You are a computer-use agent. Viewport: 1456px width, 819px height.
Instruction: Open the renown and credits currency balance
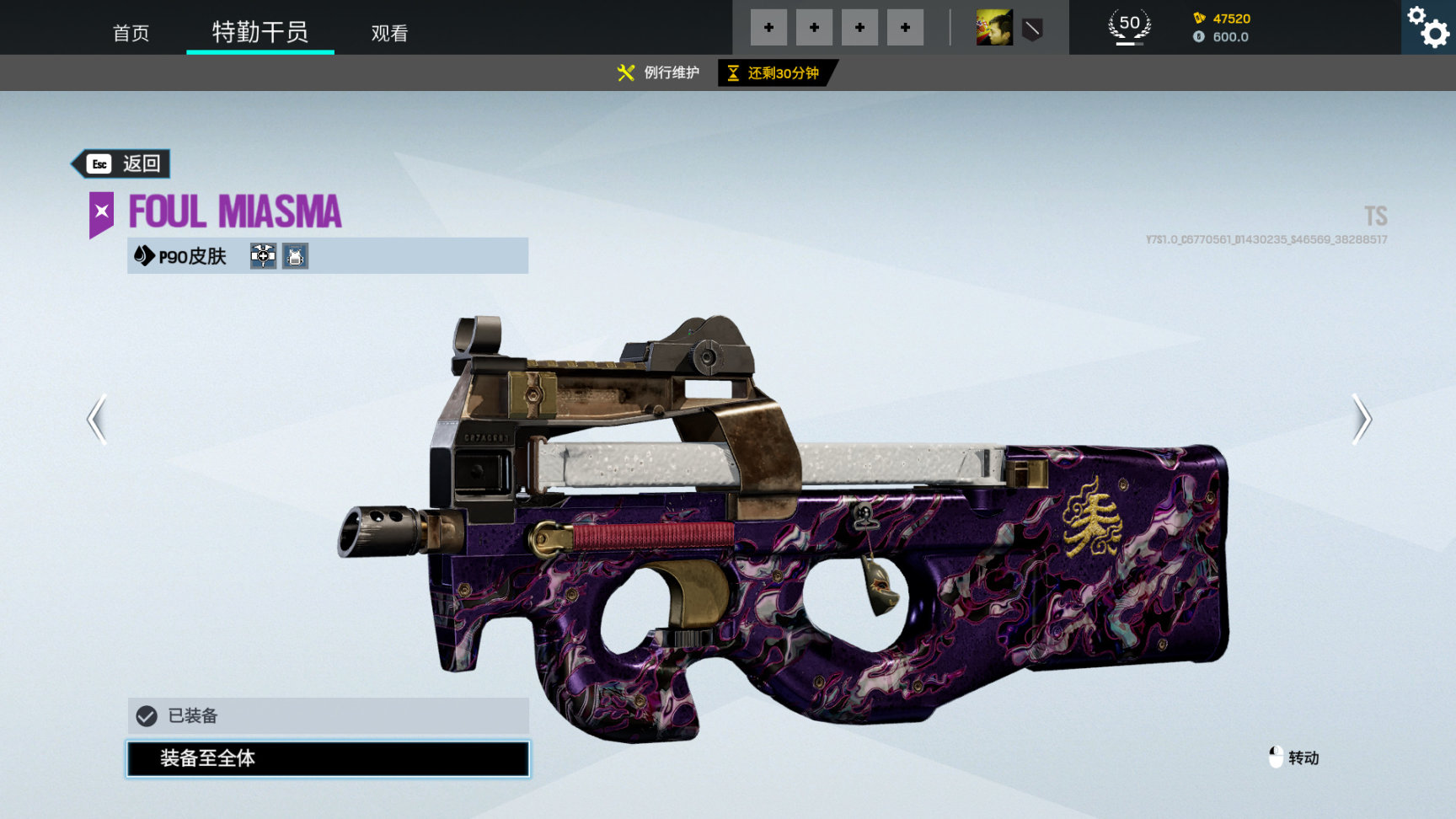[1221, 28]
